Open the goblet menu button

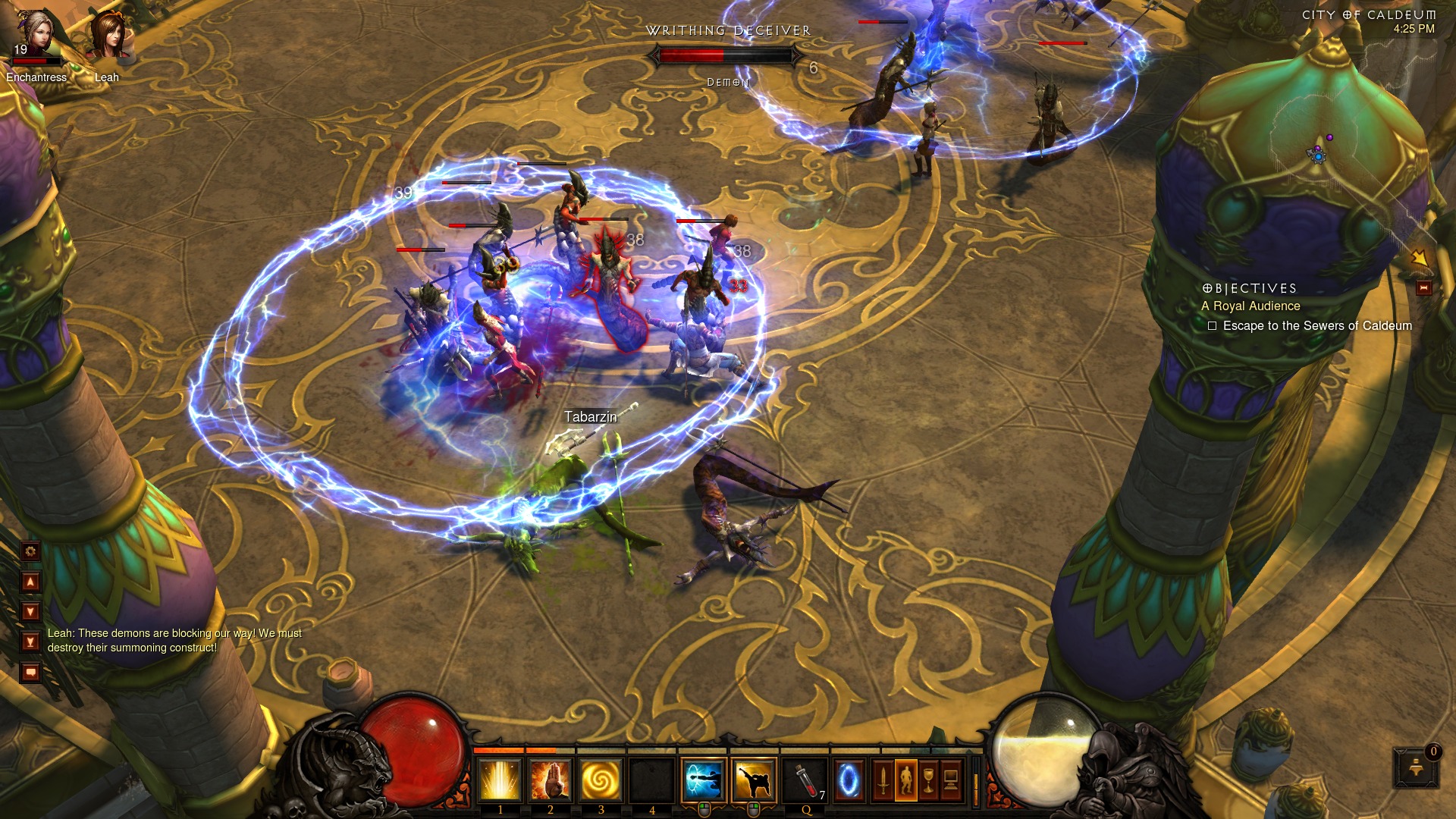click(928, 780)
